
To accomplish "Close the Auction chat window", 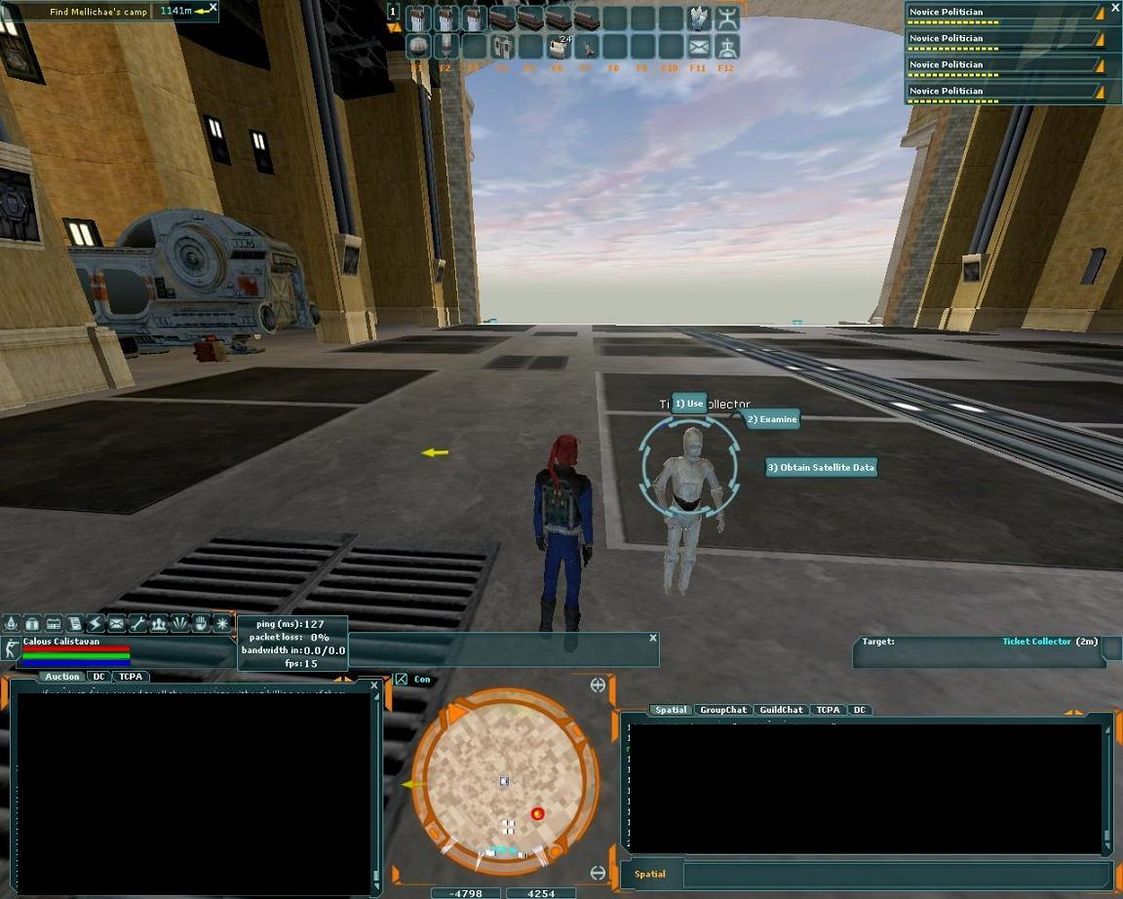I will [x=375, y=685].
